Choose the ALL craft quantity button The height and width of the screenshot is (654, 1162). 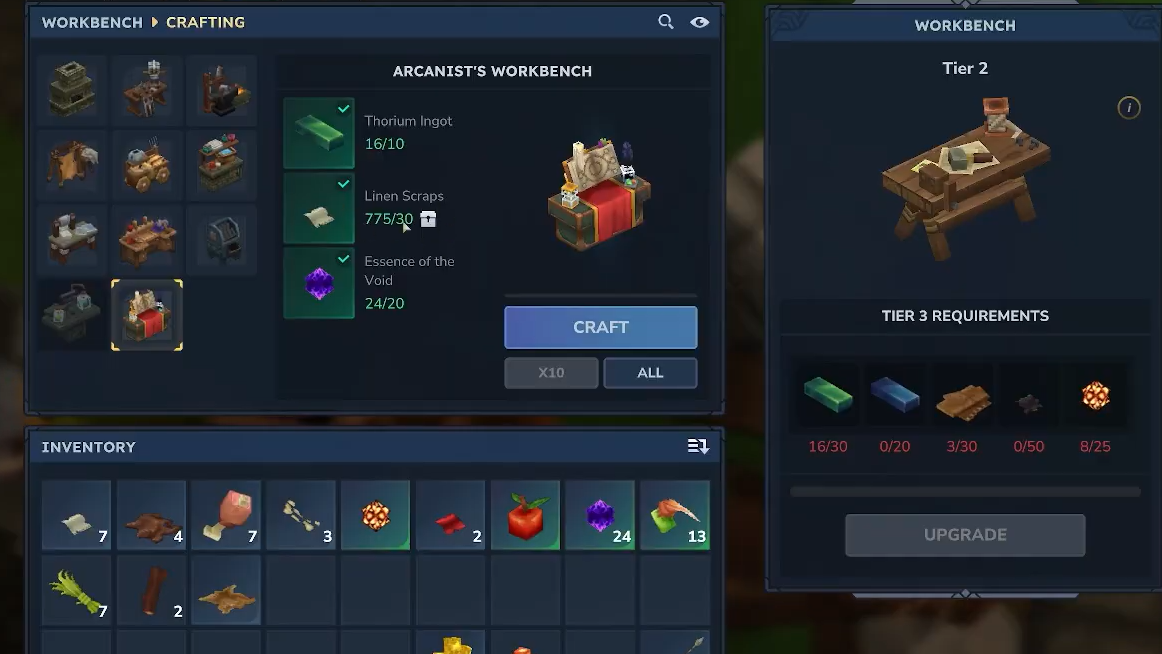pyautogui.click(x=650, y=372)
